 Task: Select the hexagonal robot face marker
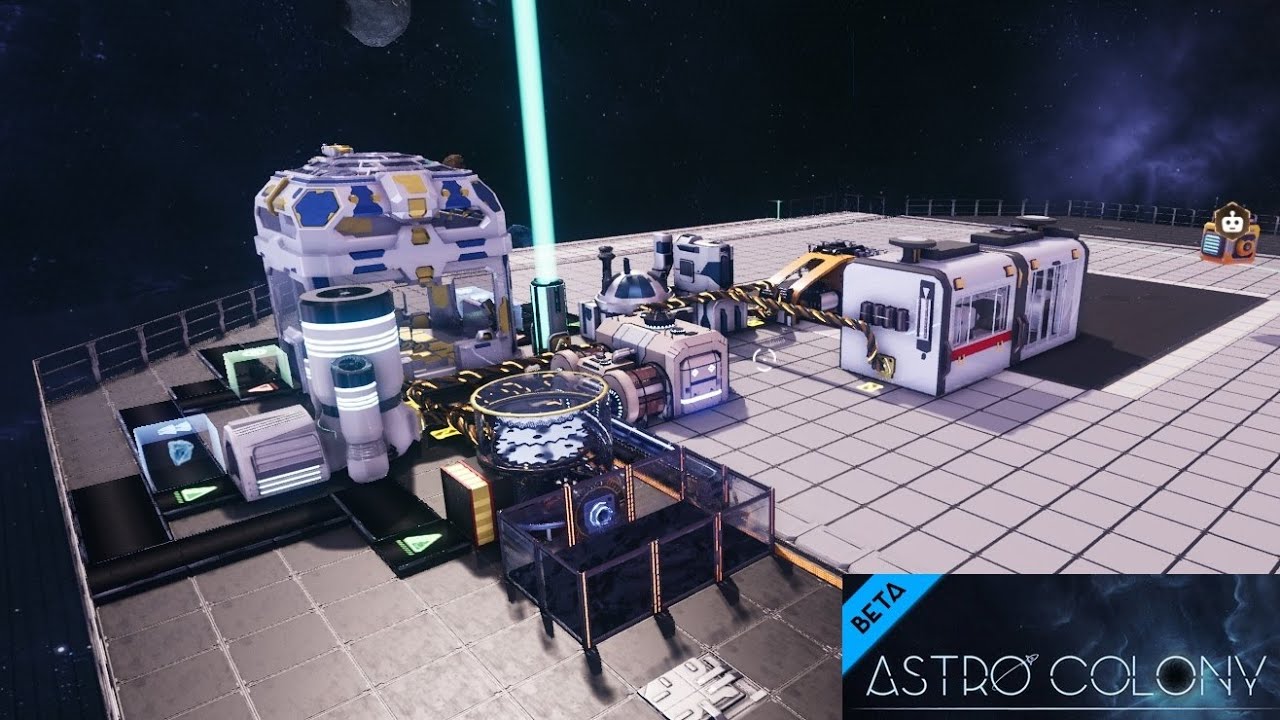[x=1232, y=219]
